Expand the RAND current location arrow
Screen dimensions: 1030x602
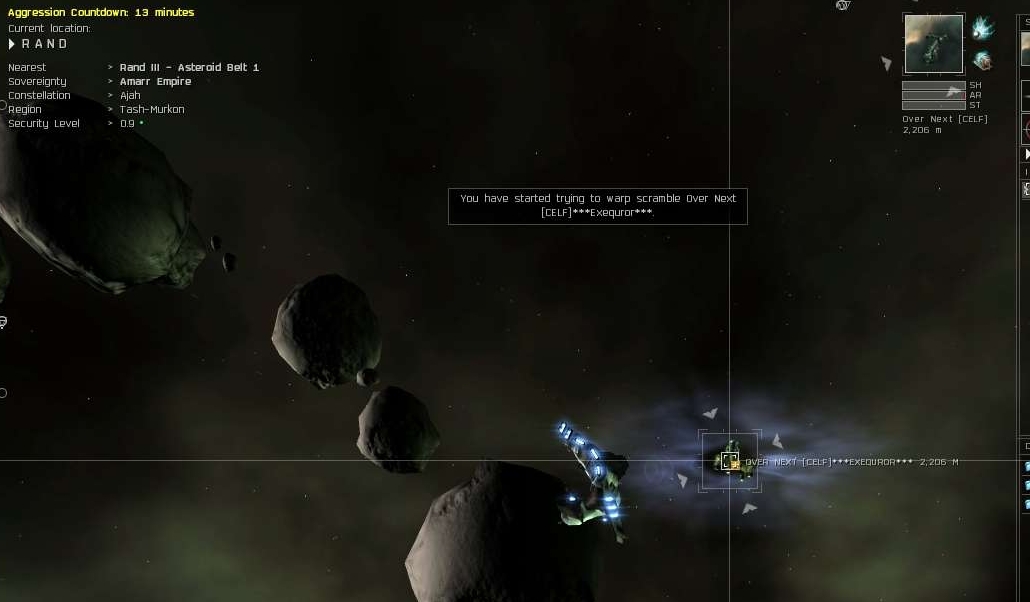[x=12, y=44]
